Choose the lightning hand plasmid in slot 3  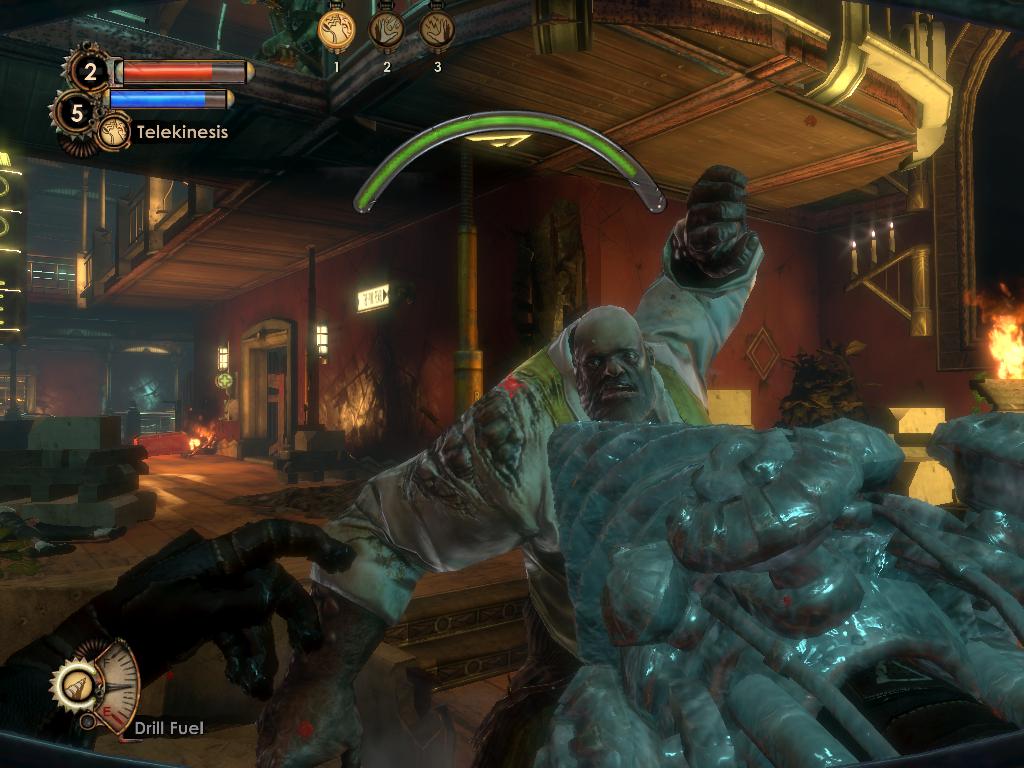coord(437,30)
